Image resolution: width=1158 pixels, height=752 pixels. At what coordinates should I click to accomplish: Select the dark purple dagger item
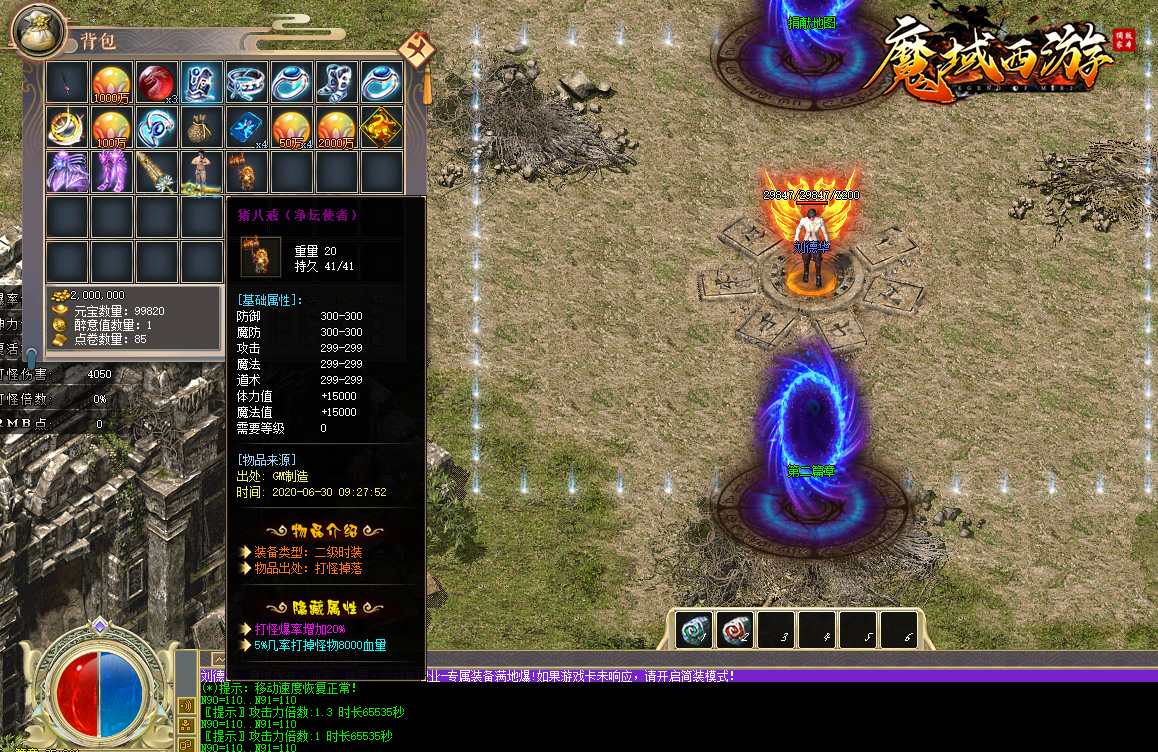(x=66, y=82)
